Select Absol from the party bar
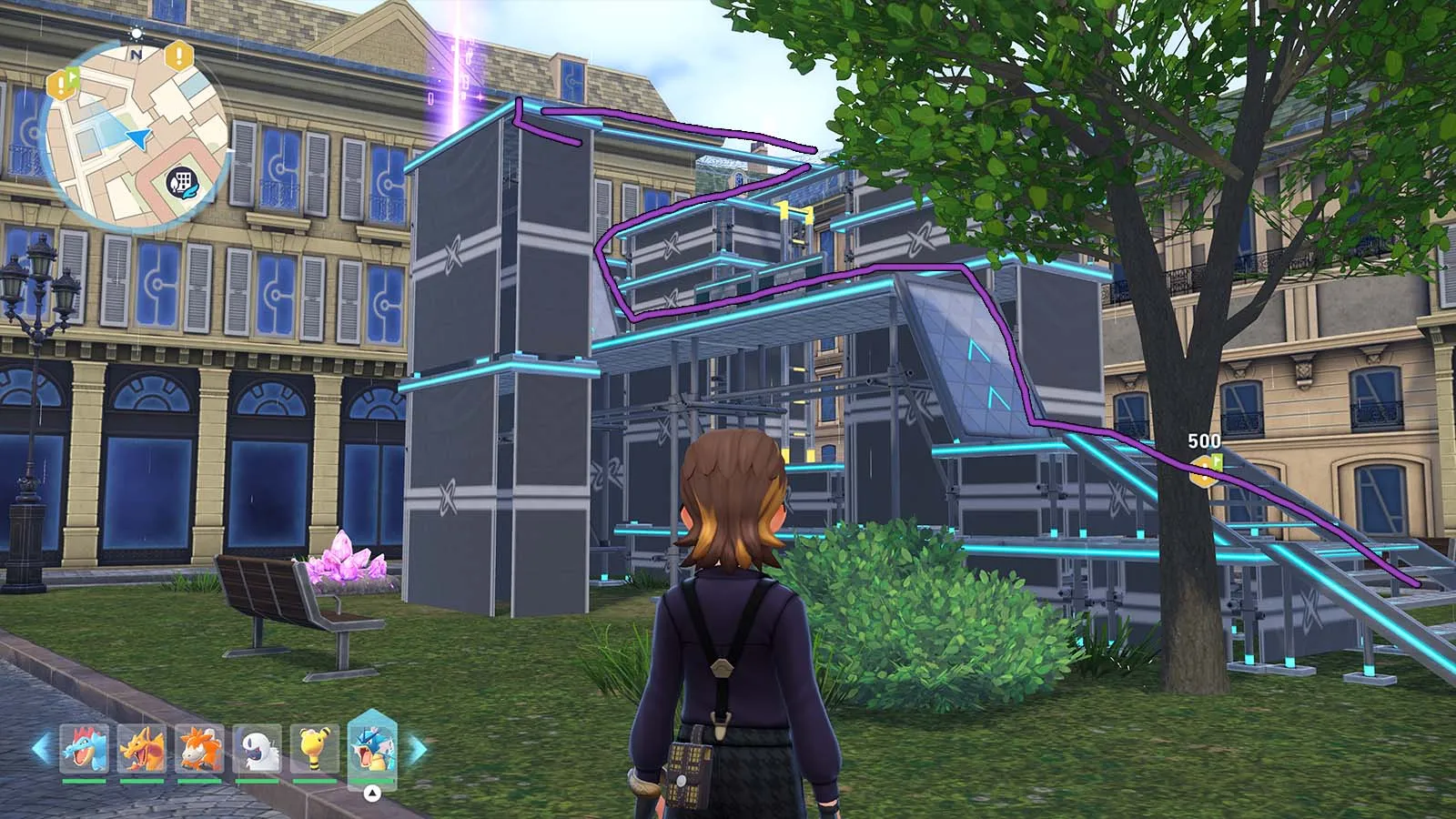 (257, 748)
